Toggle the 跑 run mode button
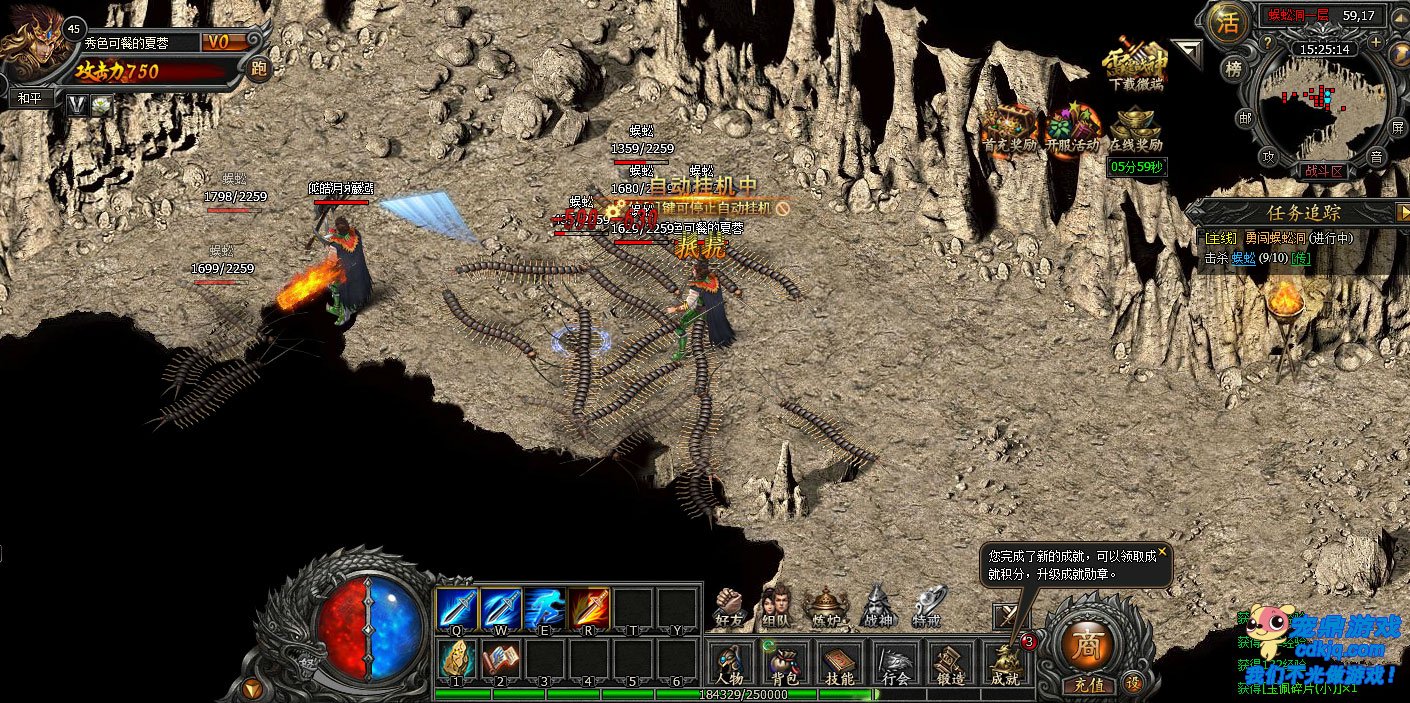 (259, 69)
